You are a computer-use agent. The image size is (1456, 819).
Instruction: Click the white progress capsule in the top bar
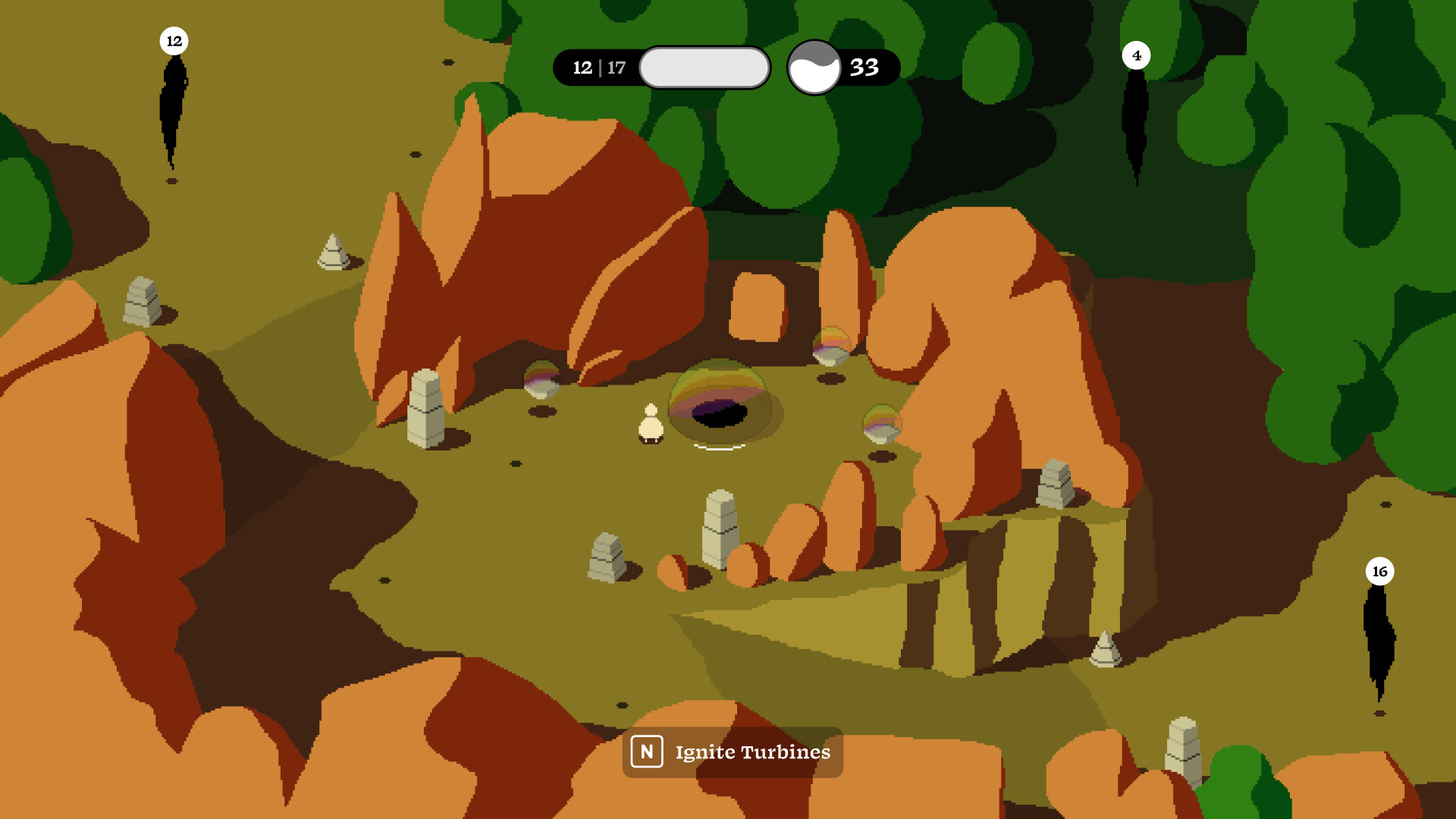tap(704, 67)
